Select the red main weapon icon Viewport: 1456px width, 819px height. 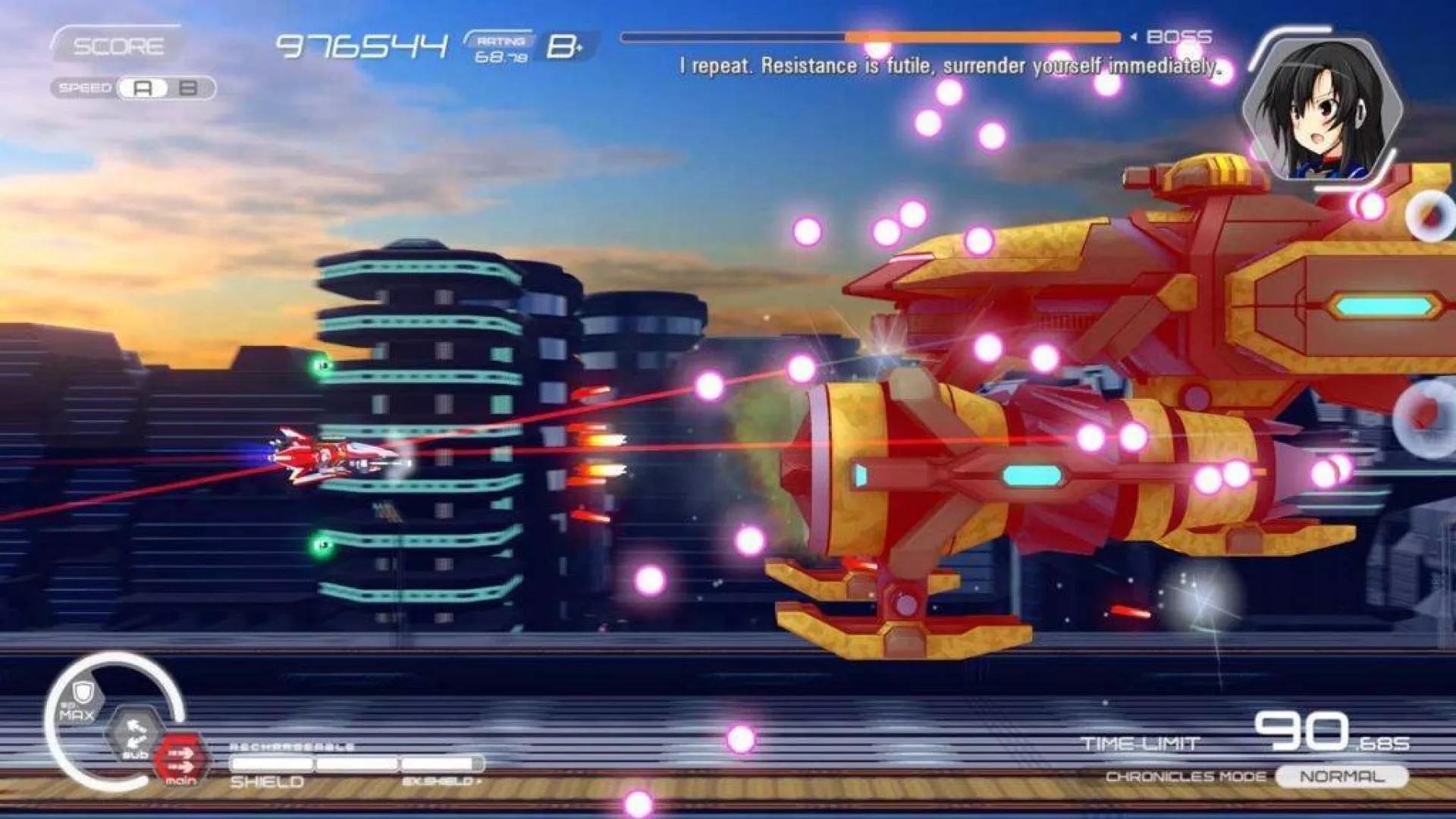(180, 759)
